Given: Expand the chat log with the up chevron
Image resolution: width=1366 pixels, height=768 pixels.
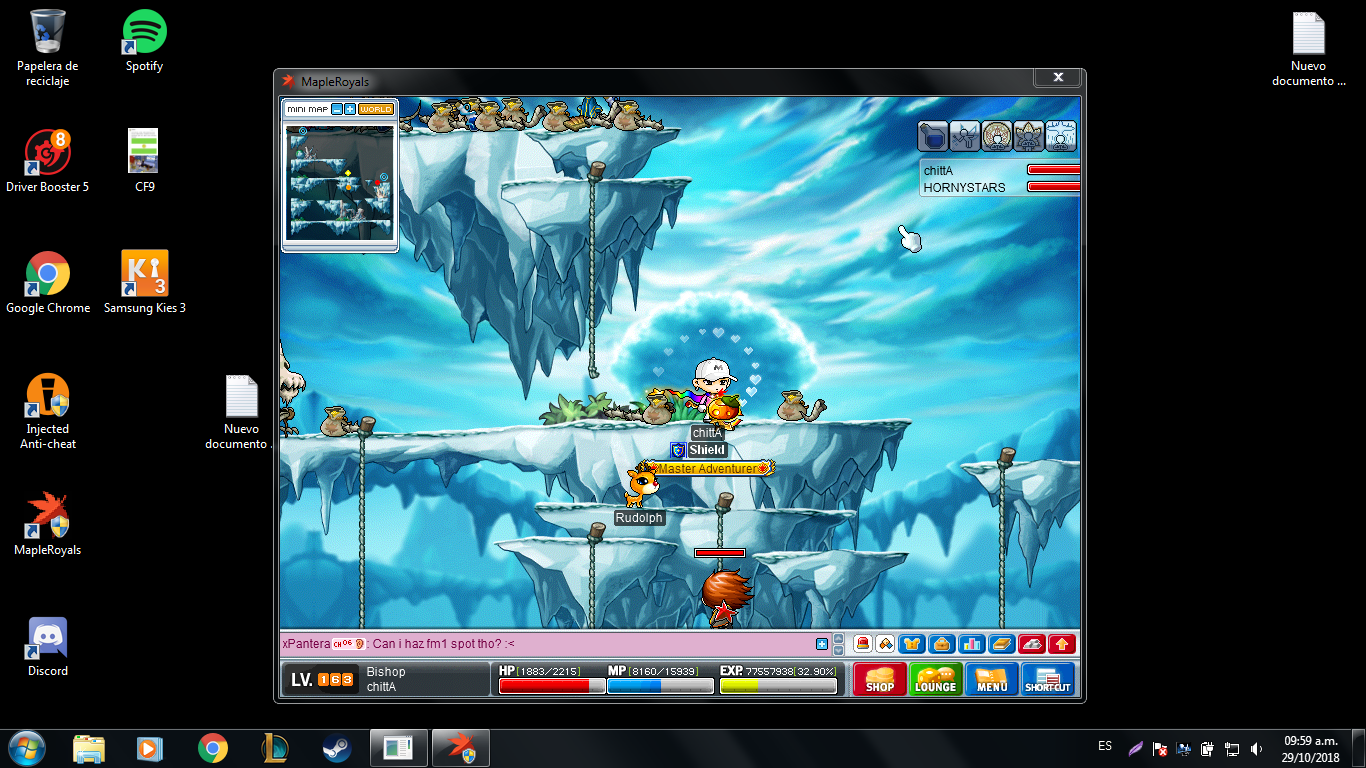Looking at the screenshot, I should [x=837, y=638].
